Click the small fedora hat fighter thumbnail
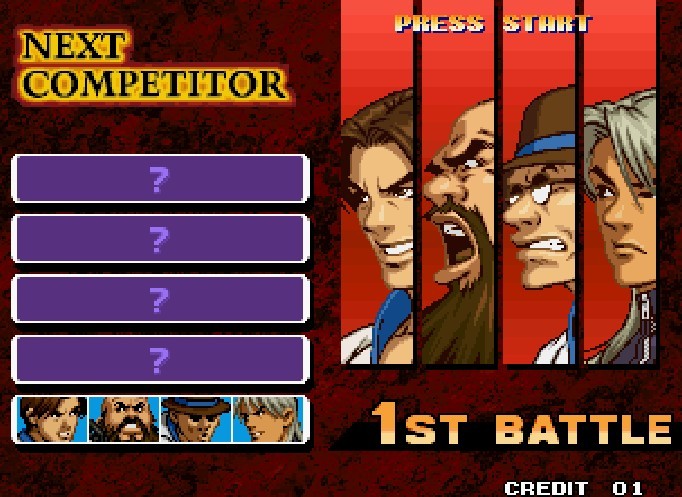This screenshot has height=497, width=682. point(196,419)
